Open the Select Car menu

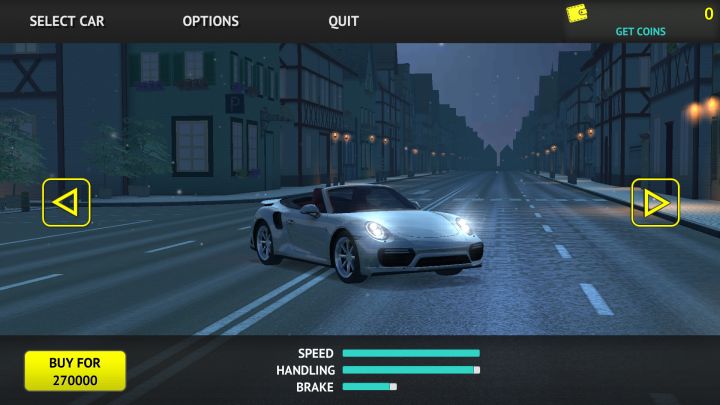tap(66, 21)
